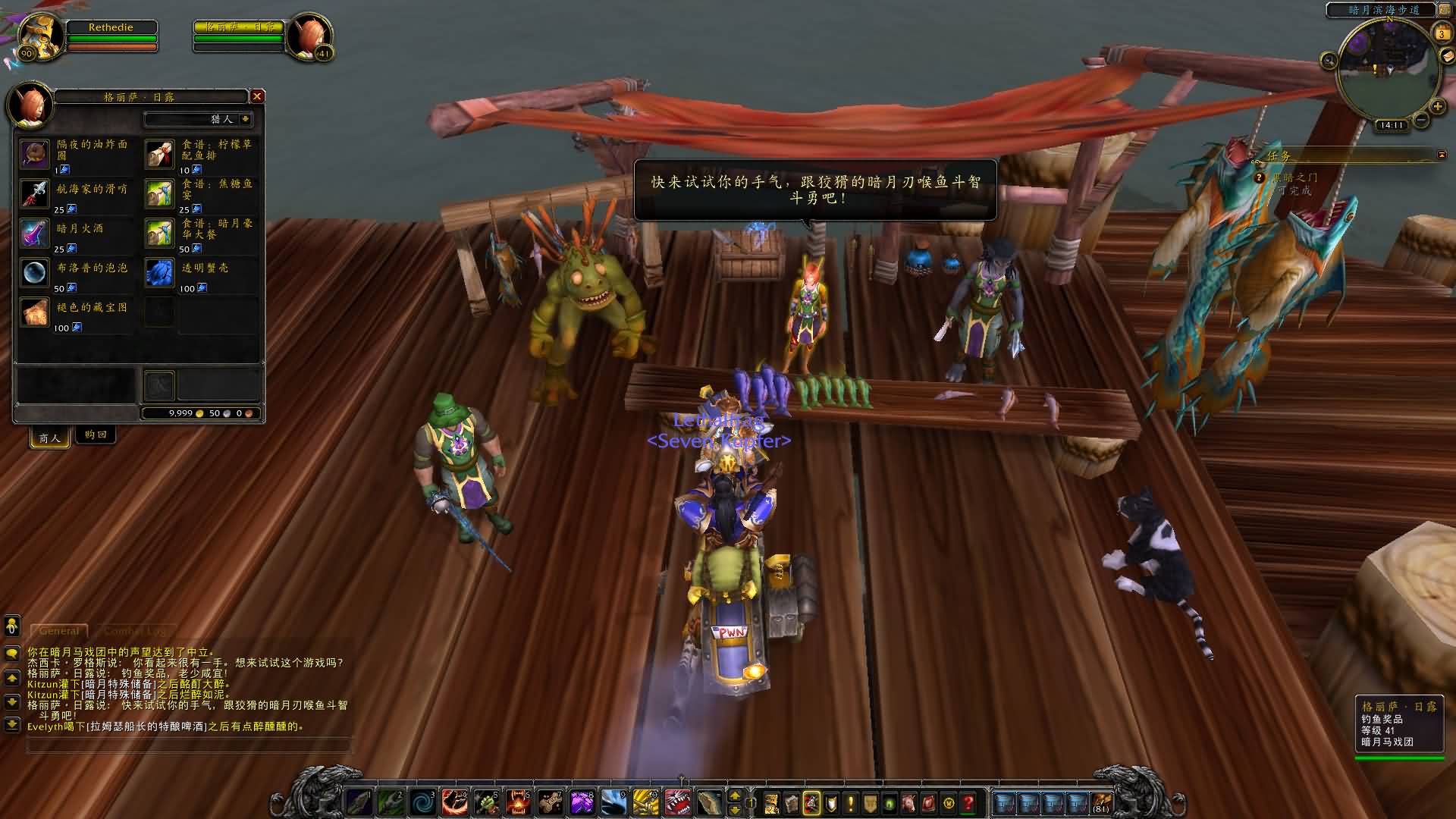The width and height of the screenshot is (1456, 819).
Task: Select recipe 食谱：柠檬草配鱼排
Action: click(x=159, y=155)
